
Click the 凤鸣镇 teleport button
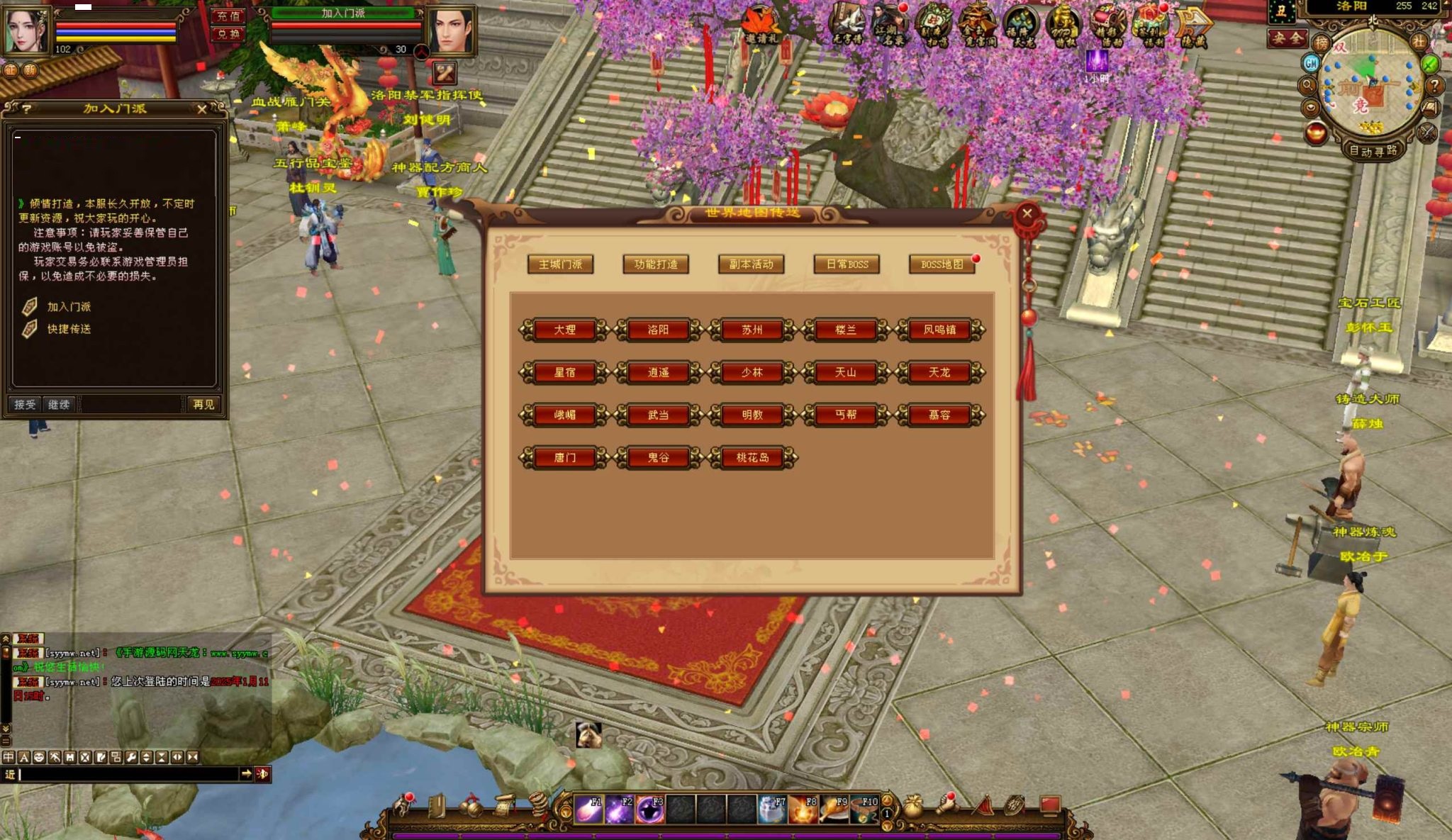(x=939, y=330)
